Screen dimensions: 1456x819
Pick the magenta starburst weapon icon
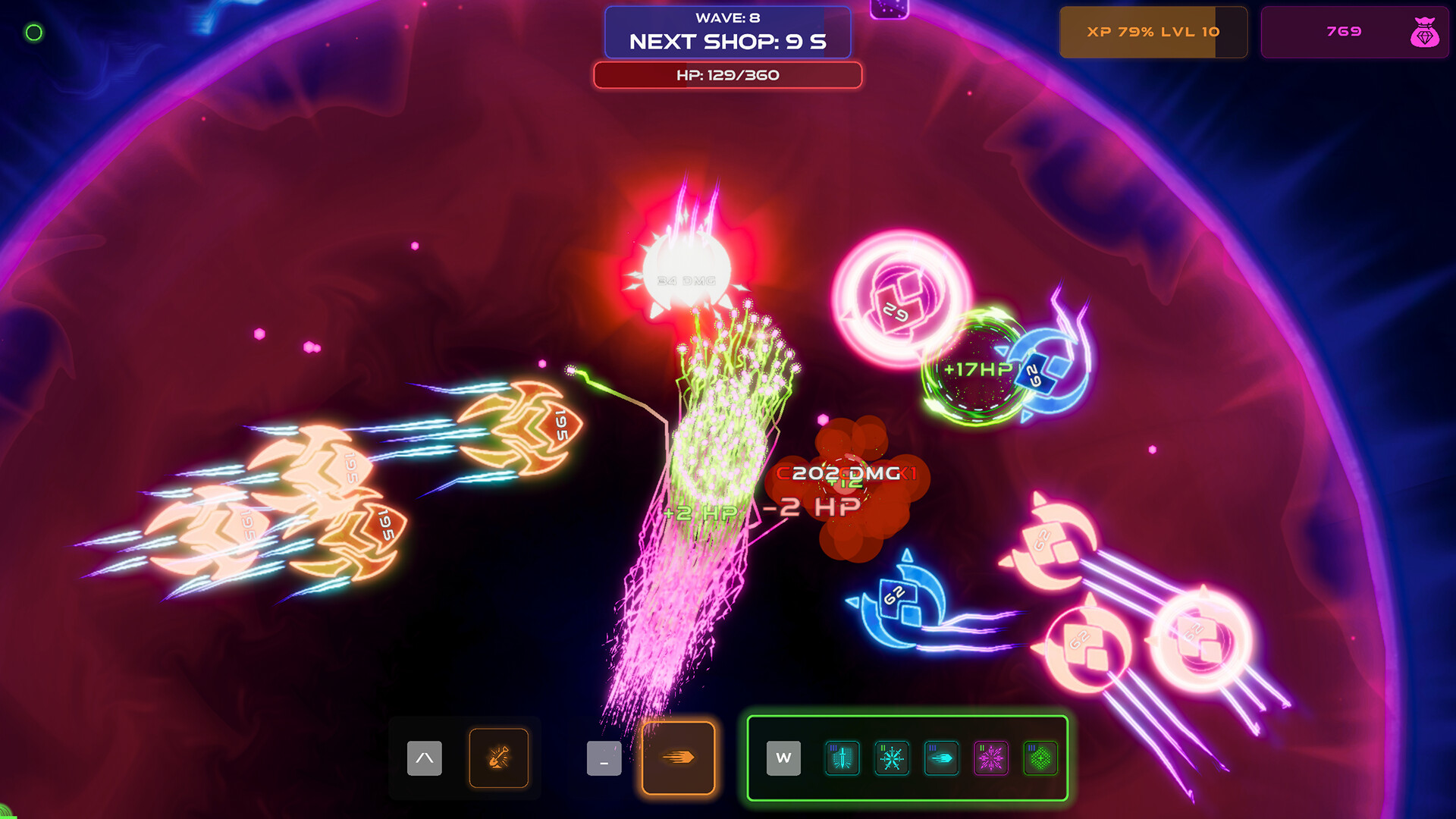(x=991, y=758)
